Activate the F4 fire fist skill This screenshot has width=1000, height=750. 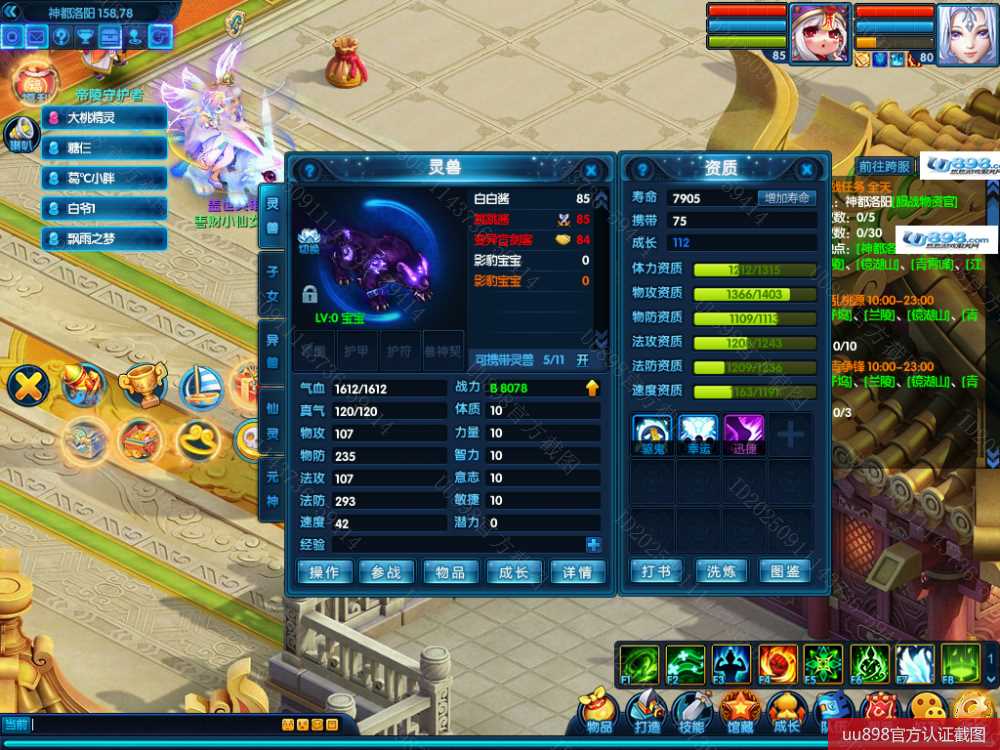(777, 663)
